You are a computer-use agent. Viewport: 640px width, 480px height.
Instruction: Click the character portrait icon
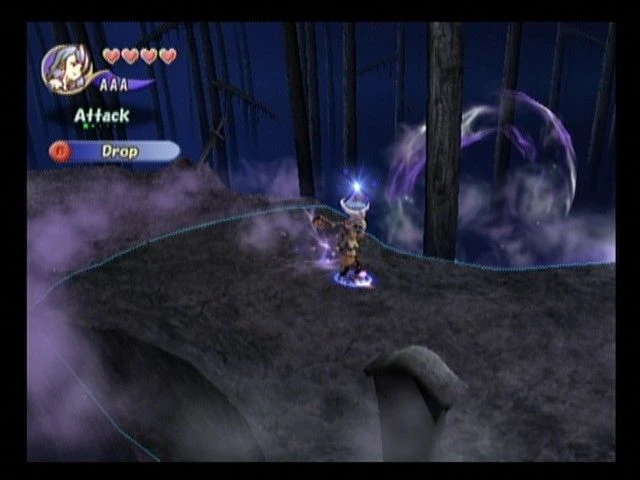click(67, 68)
